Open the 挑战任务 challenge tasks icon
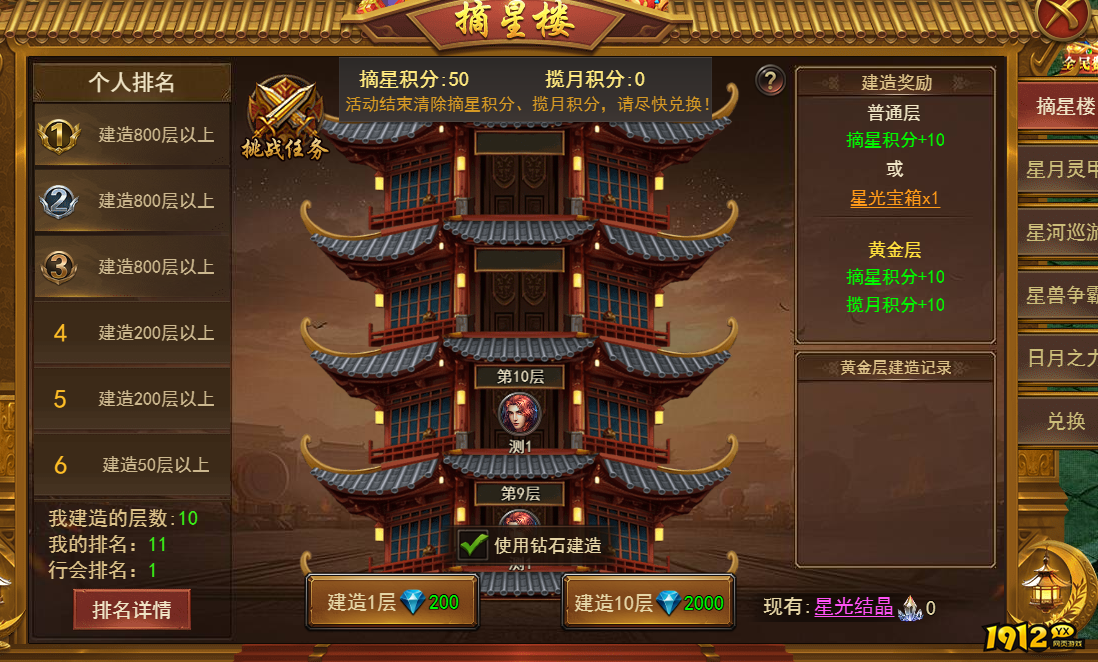1098x662 pixels. pos(284,118)
